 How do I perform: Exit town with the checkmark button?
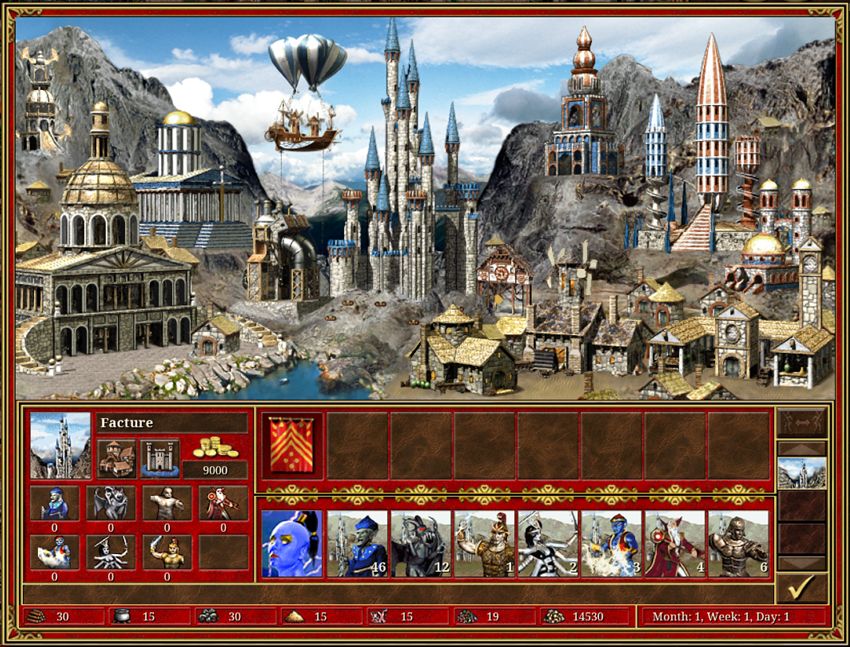(801, 587)
